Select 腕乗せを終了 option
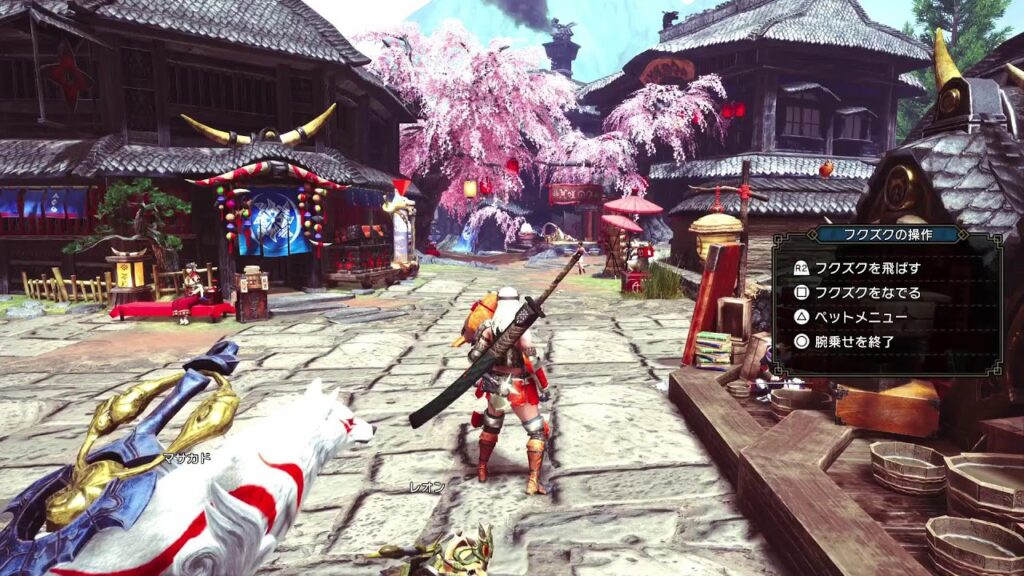 [x=854, y=341]
